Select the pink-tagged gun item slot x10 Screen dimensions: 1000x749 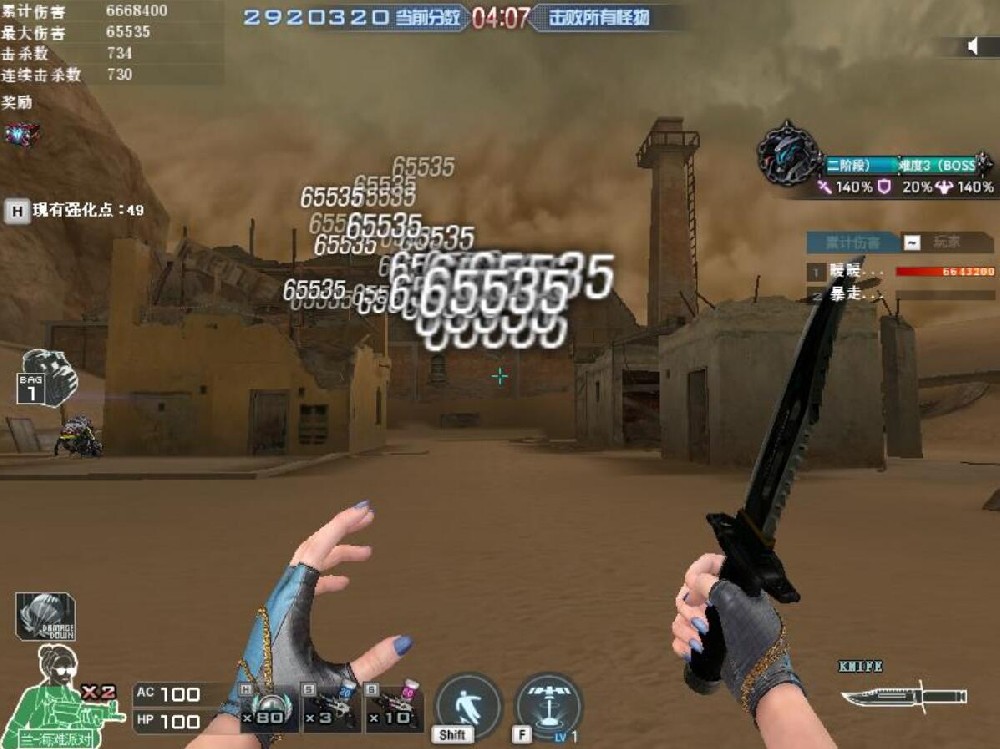click(393, 708)
